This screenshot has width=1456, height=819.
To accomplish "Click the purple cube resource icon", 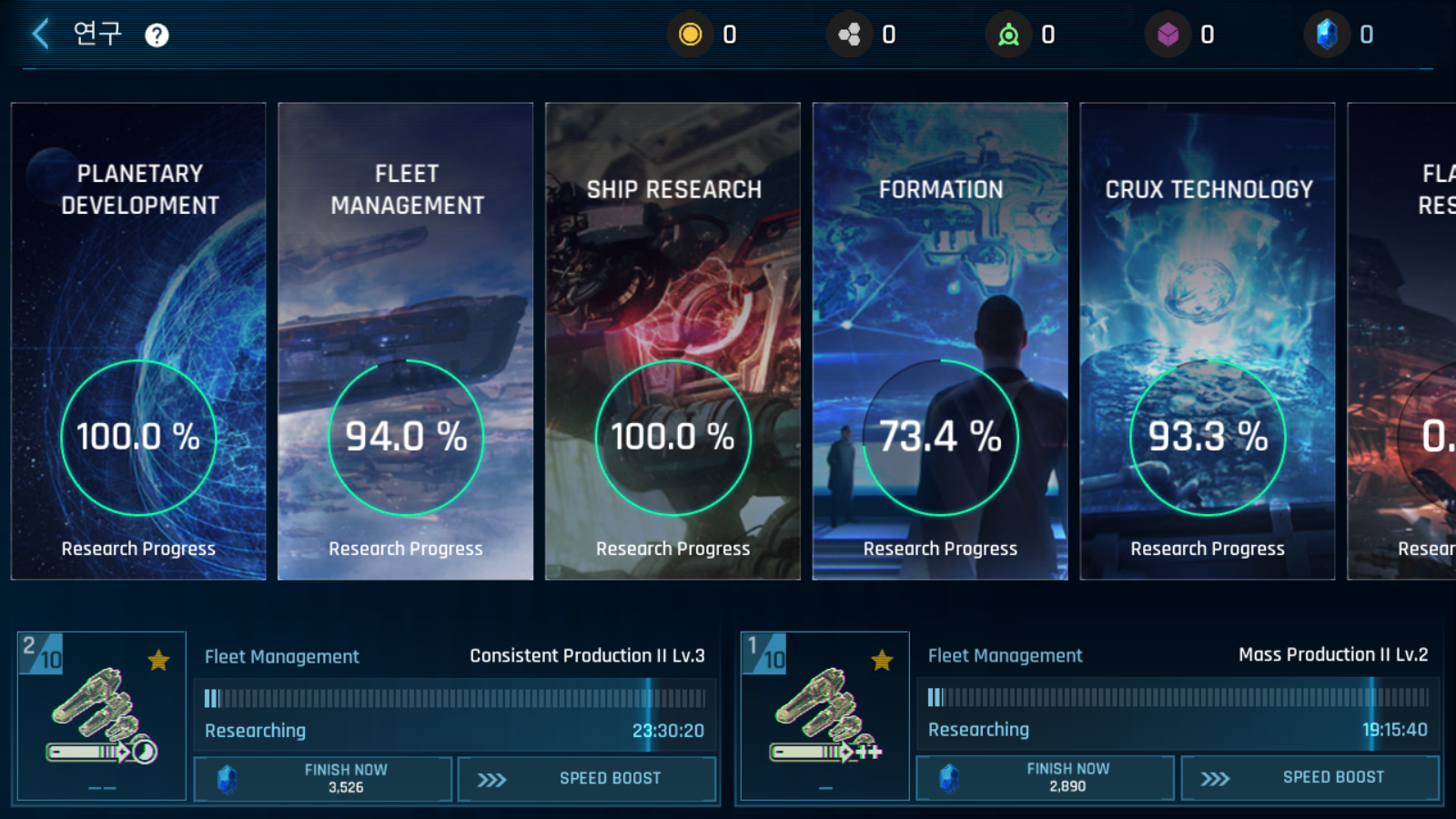I will 1168,35.
